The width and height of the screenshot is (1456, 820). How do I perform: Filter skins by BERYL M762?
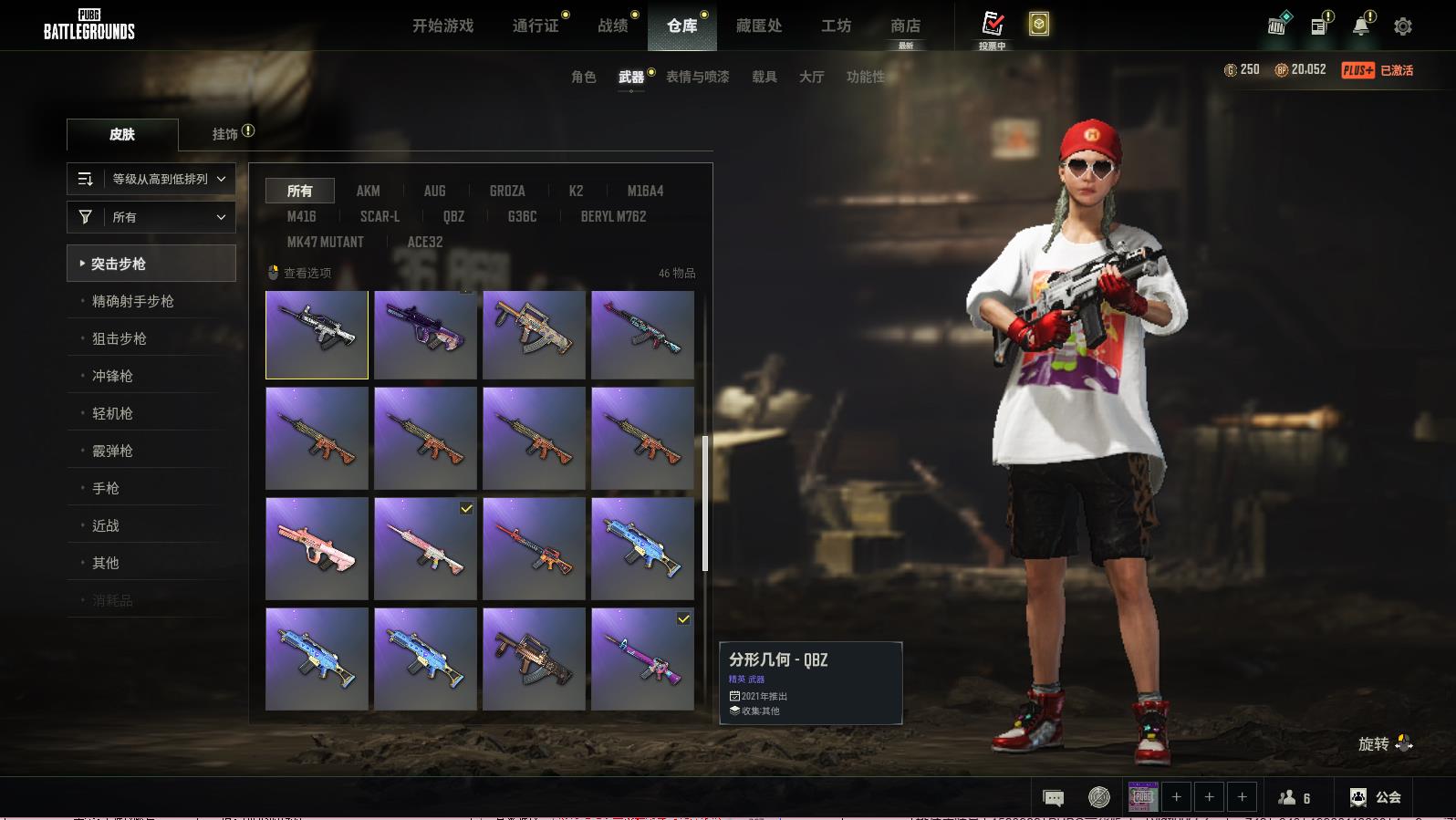(613, 216)
